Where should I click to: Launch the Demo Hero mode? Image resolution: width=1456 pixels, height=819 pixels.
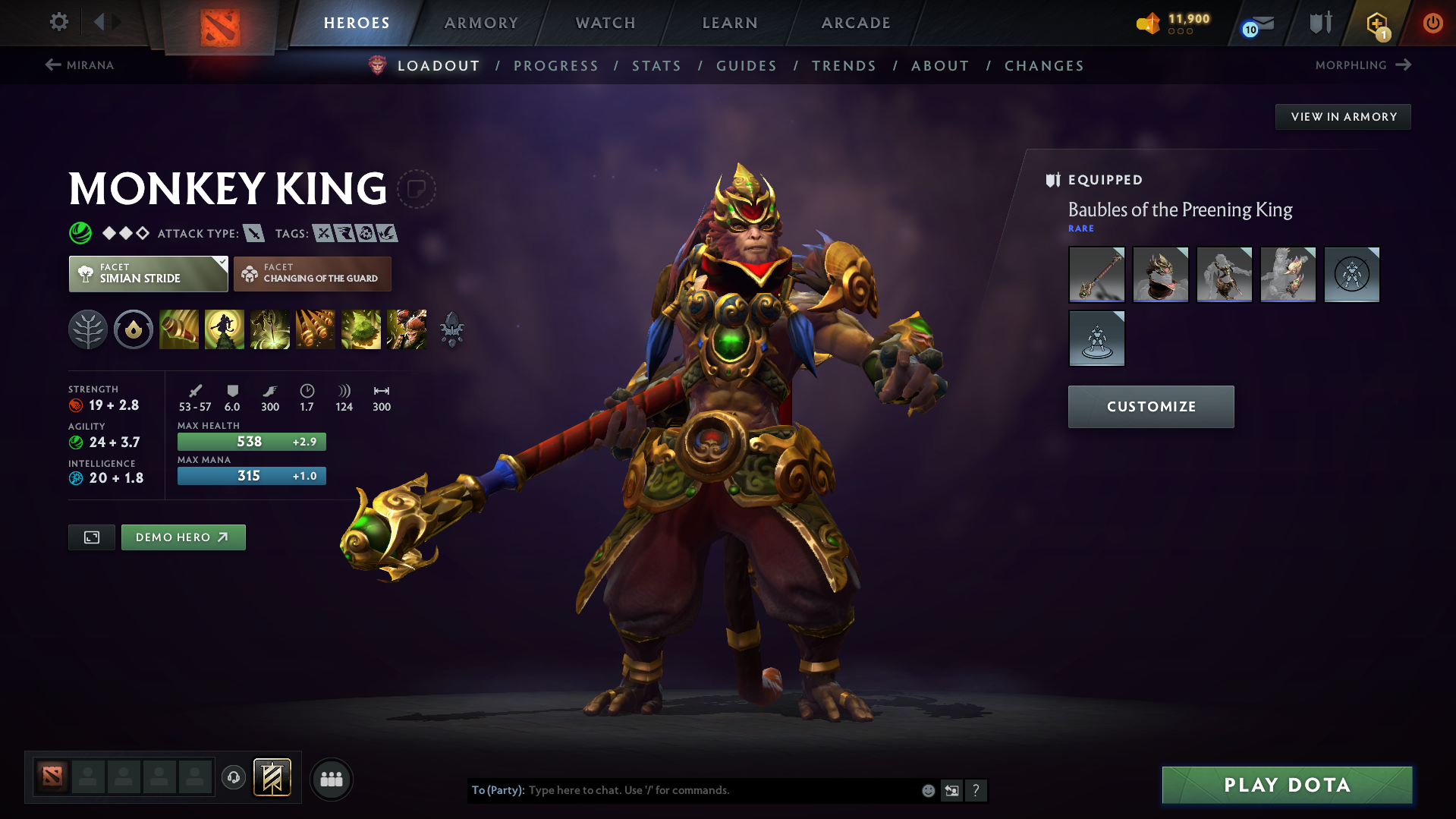[x=183, y=537]
